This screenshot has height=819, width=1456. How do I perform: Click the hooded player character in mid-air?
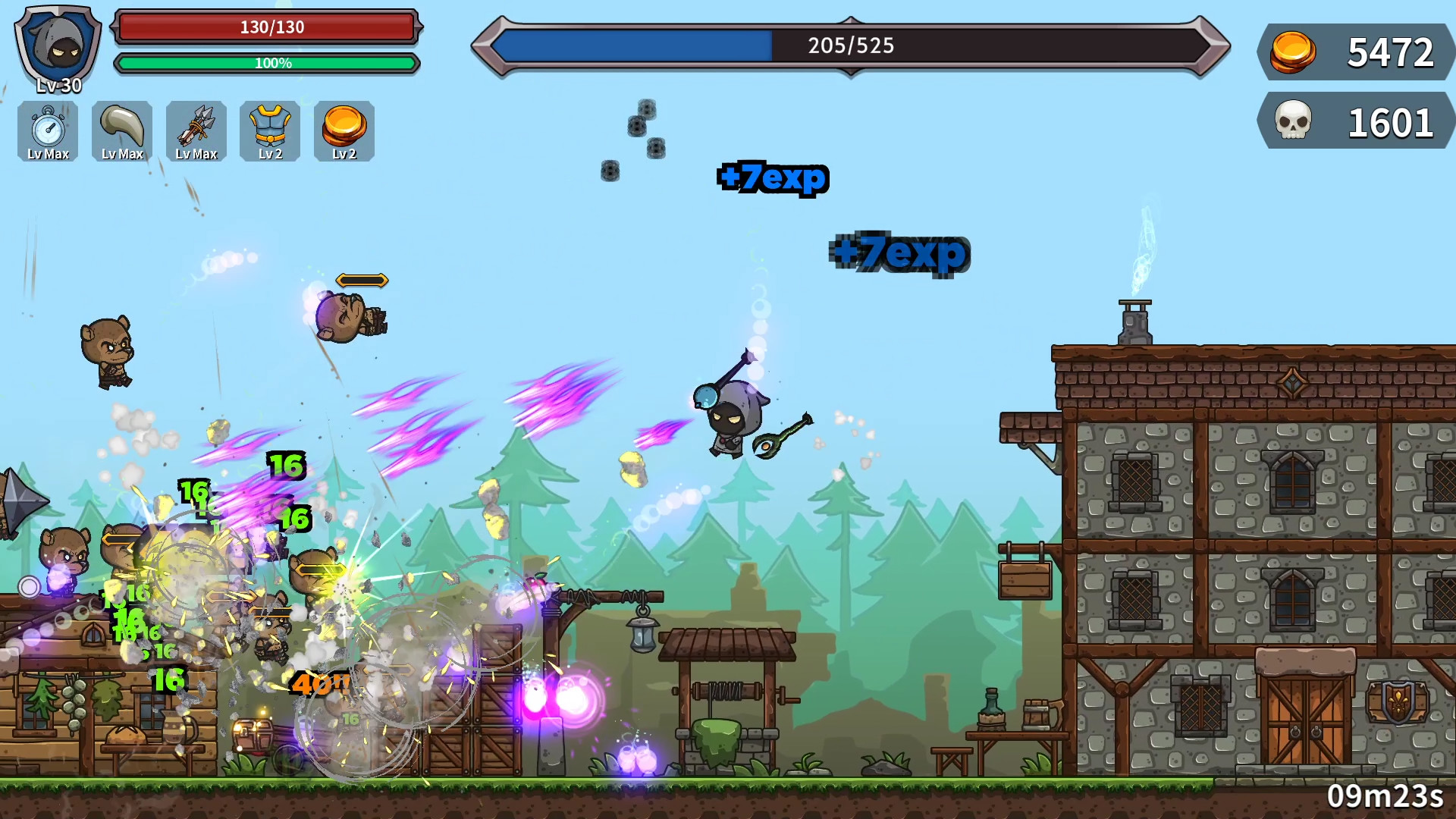[x=730, y=421]
